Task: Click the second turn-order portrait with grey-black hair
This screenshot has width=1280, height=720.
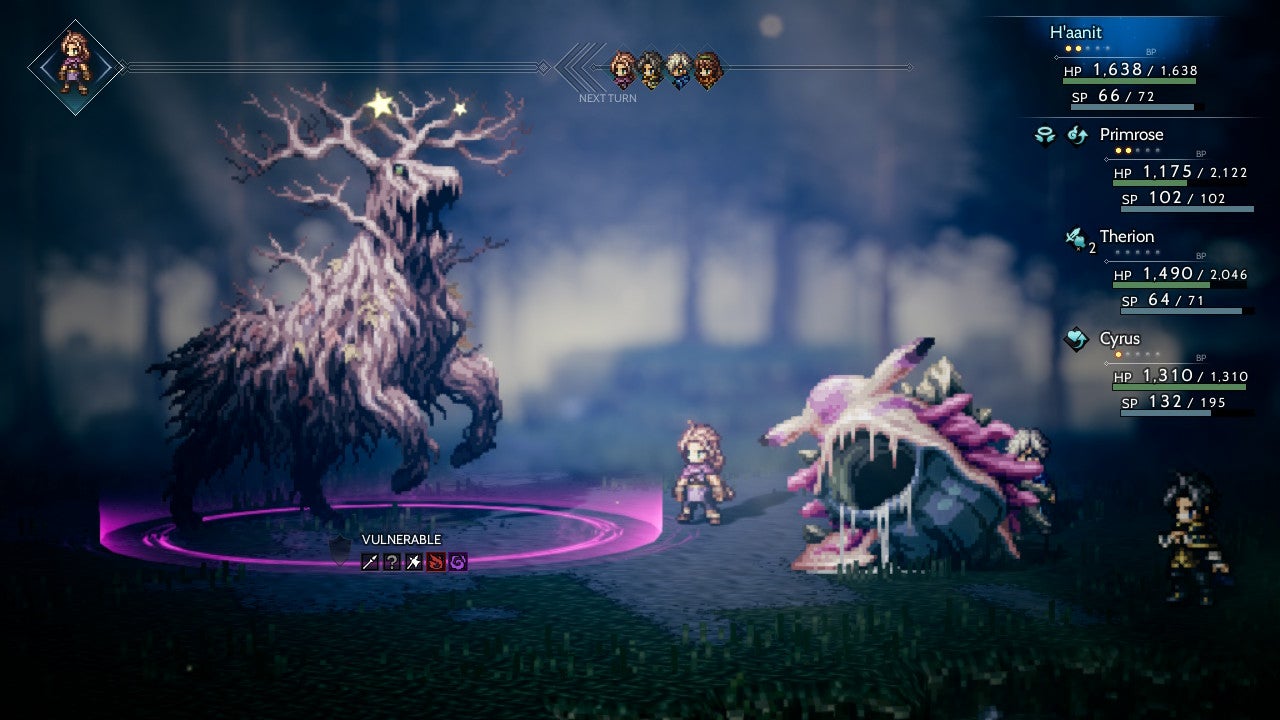Action: [651, 69]
